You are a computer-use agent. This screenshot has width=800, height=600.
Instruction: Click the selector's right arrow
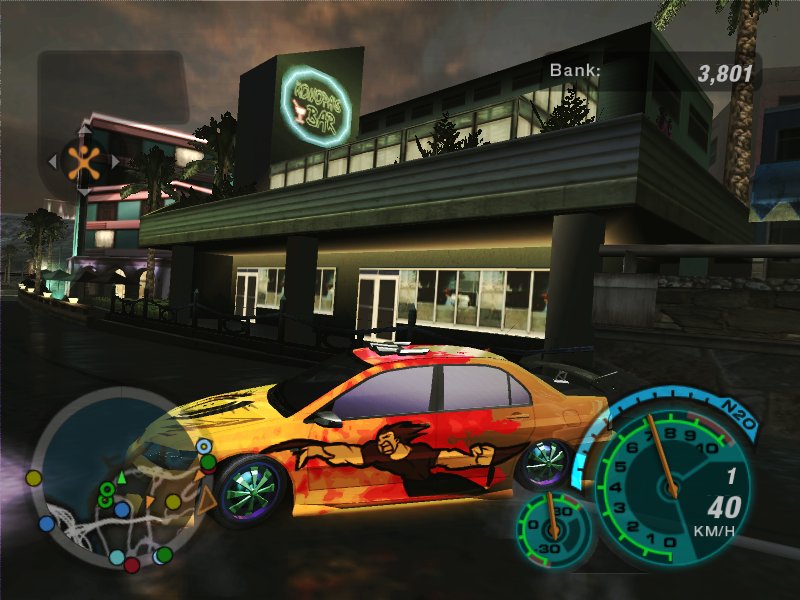pyautogui.click(x=115, y=161)
